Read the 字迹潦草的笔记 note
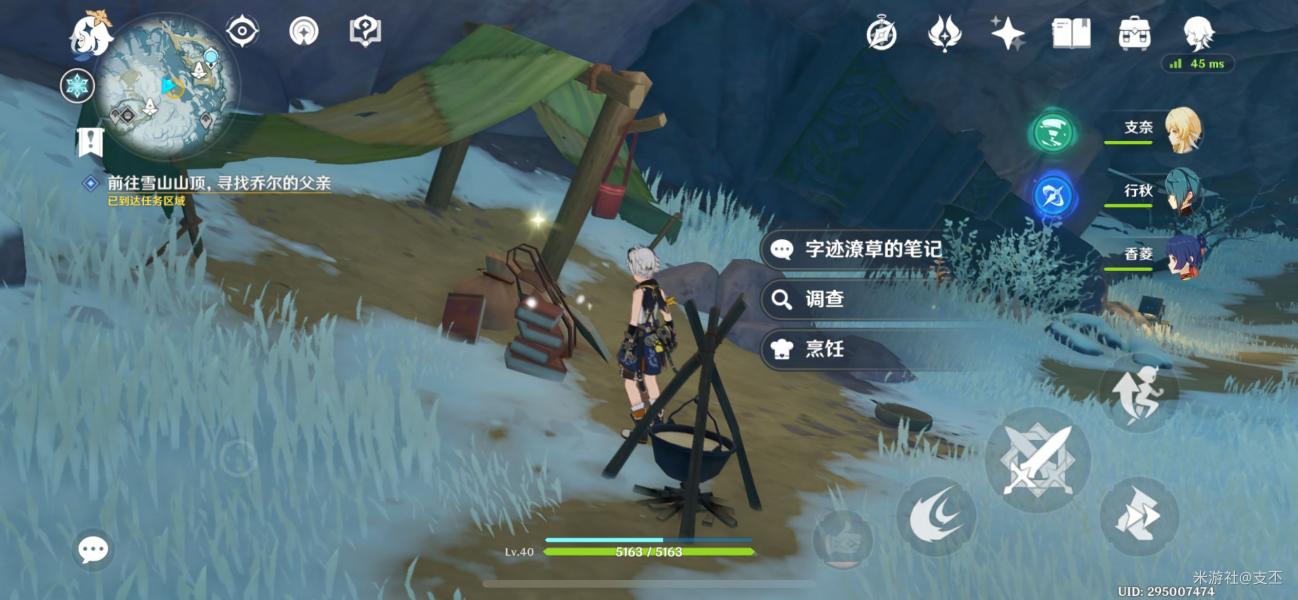1298x600 pixels. tap(873, 249)
